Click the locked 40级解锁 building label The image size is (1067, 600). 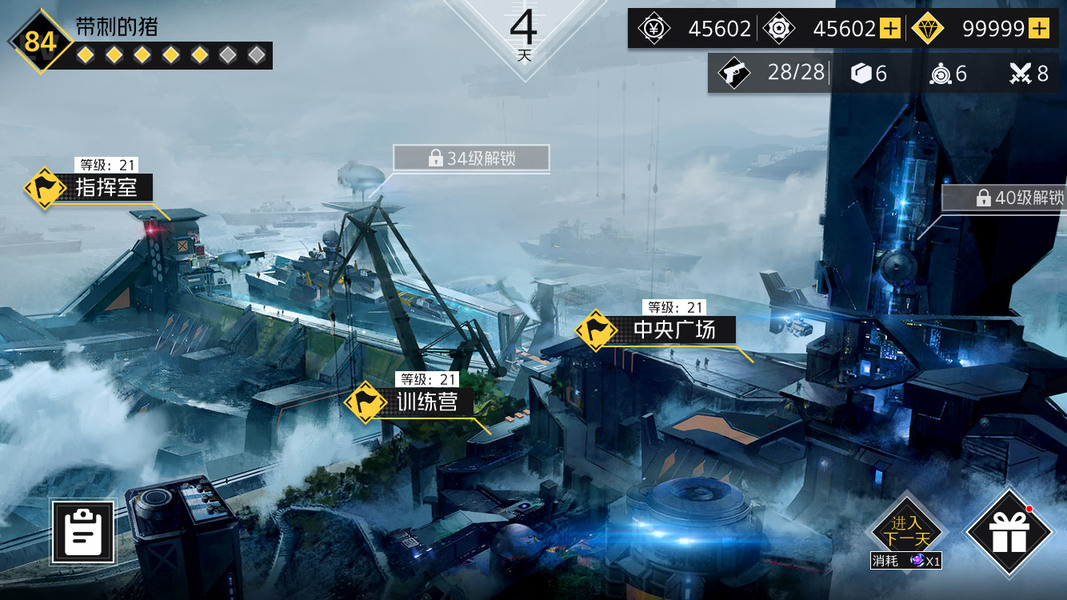coord(1004,198)
